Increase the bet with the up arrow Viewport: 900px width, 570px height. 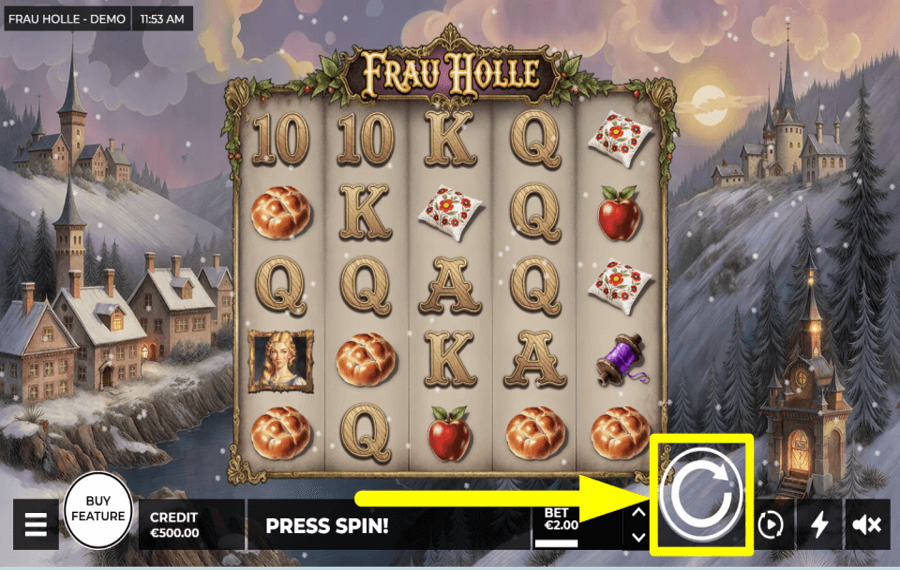pyautogui.click(x=639, y=513)
